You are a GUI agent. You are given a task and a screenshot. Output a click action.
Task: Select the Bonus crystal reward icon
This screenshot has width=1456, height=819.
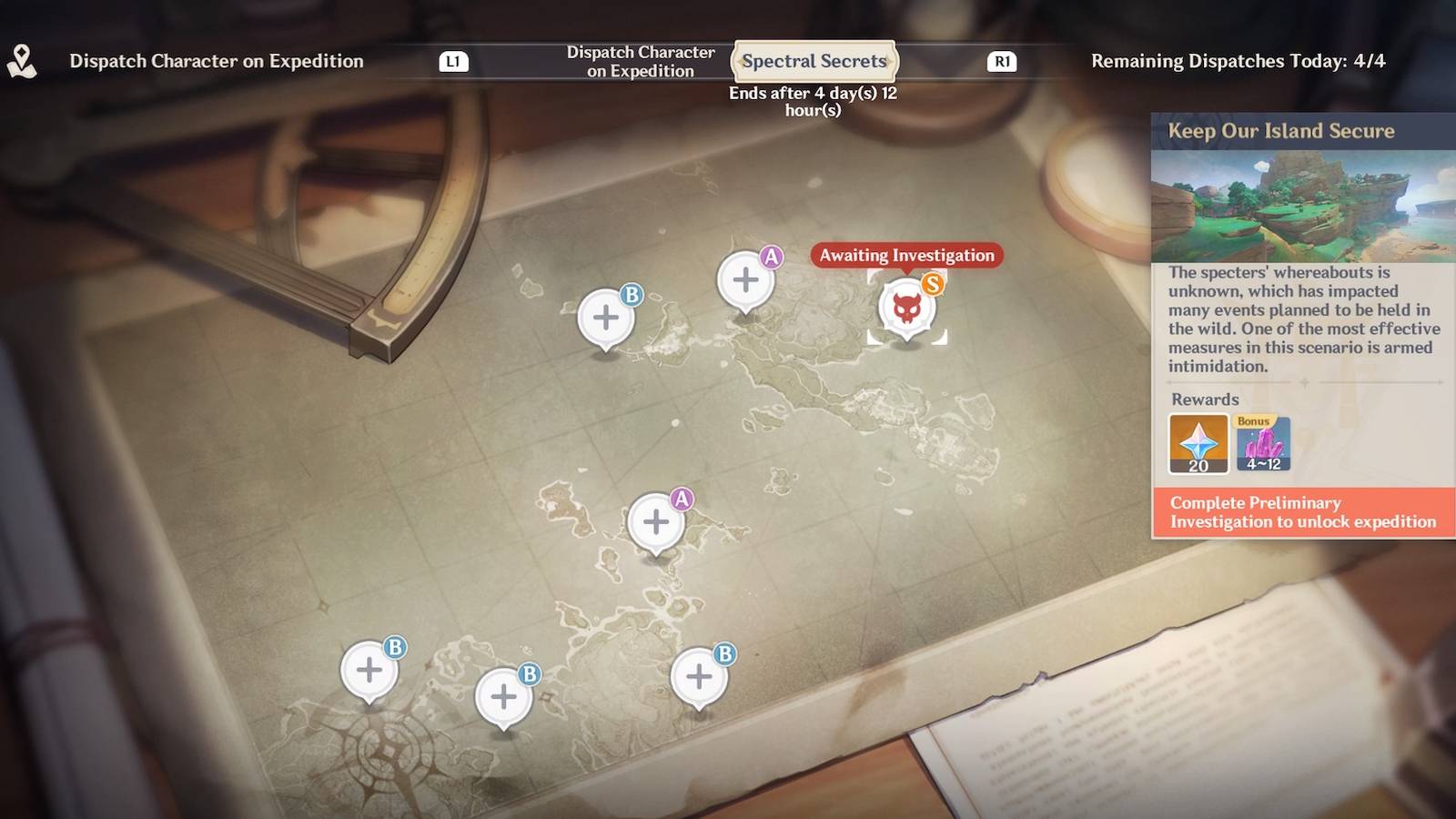[1263, 445]
